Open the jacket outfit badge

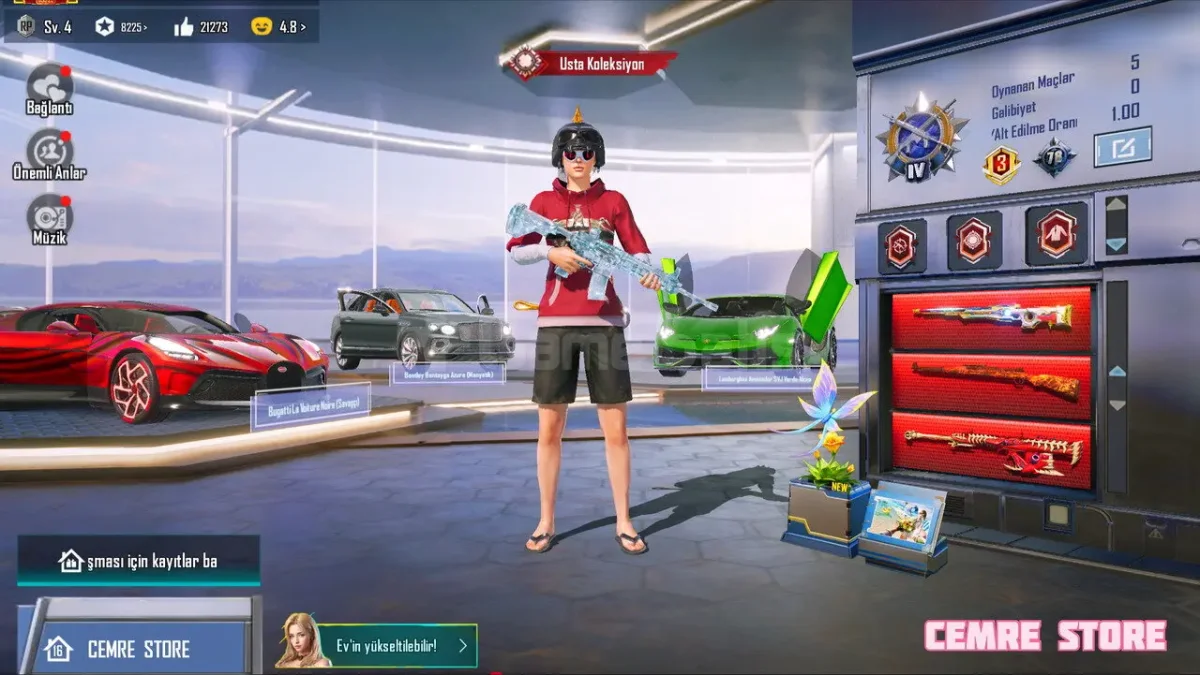(1056, 235)
